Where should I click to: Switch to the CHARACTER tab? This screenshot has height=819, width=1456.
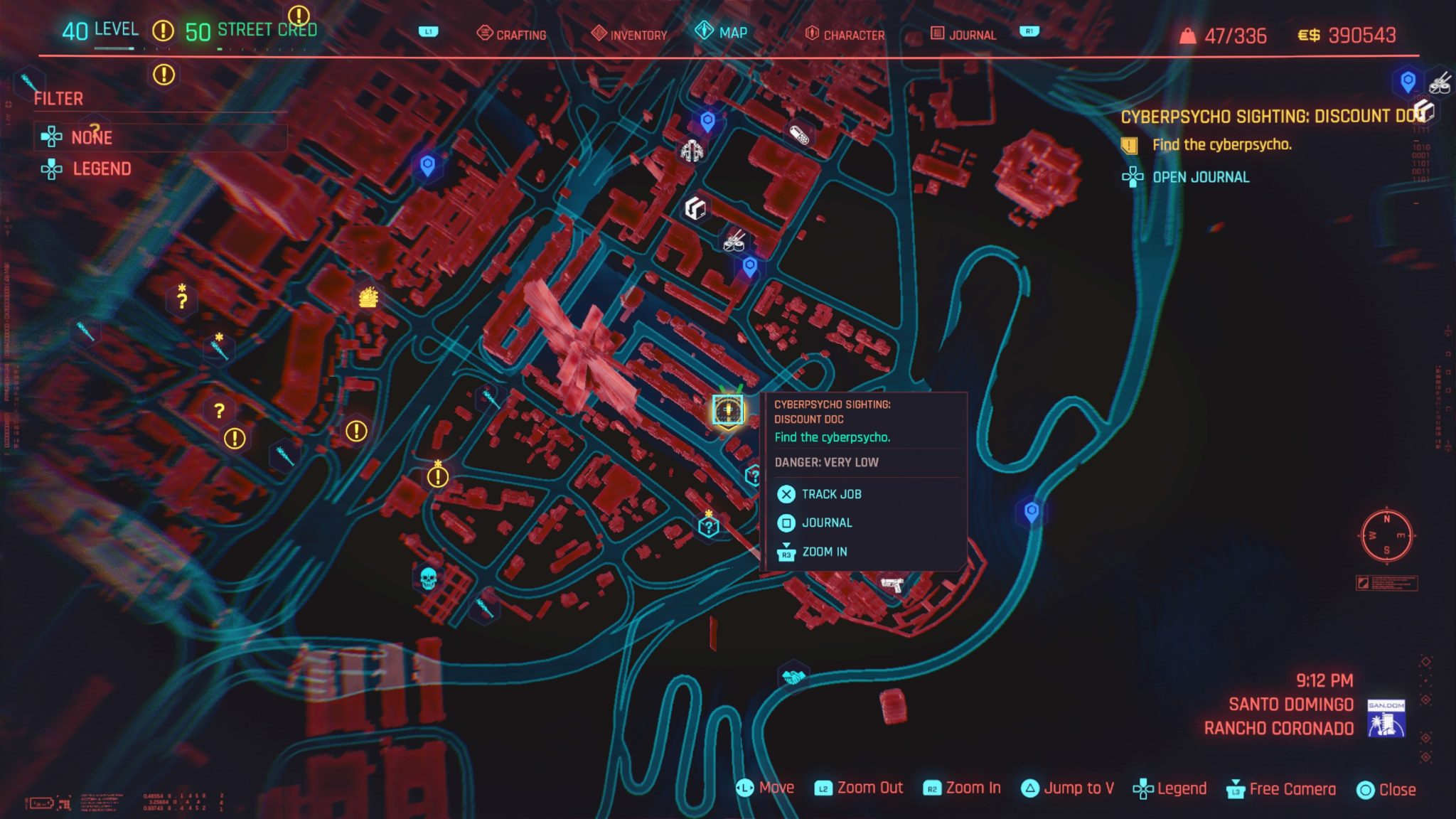point(853,34)
